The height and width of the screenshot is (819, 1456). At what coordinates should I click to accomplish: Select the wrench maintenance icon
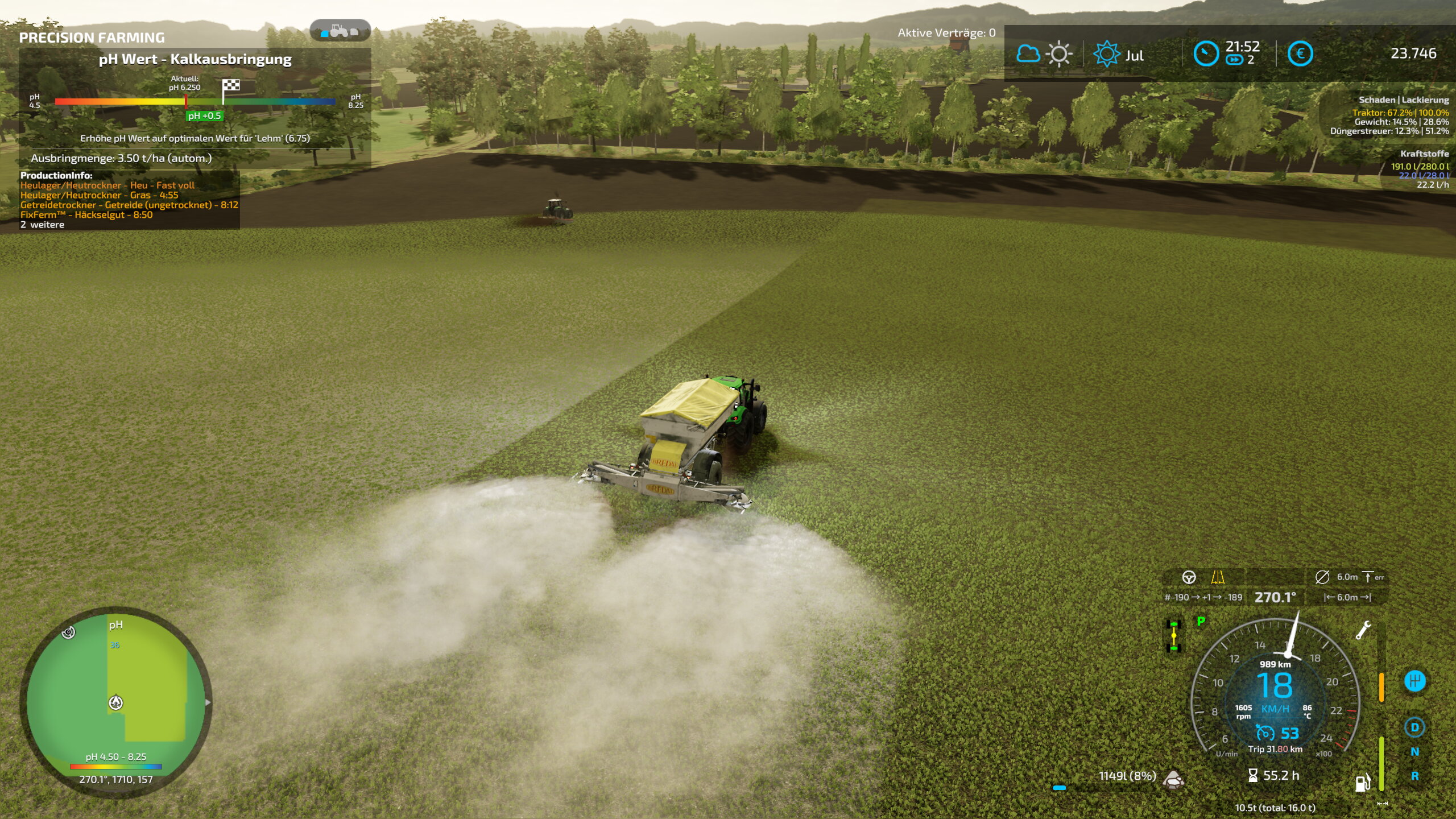click(1363, 630)
